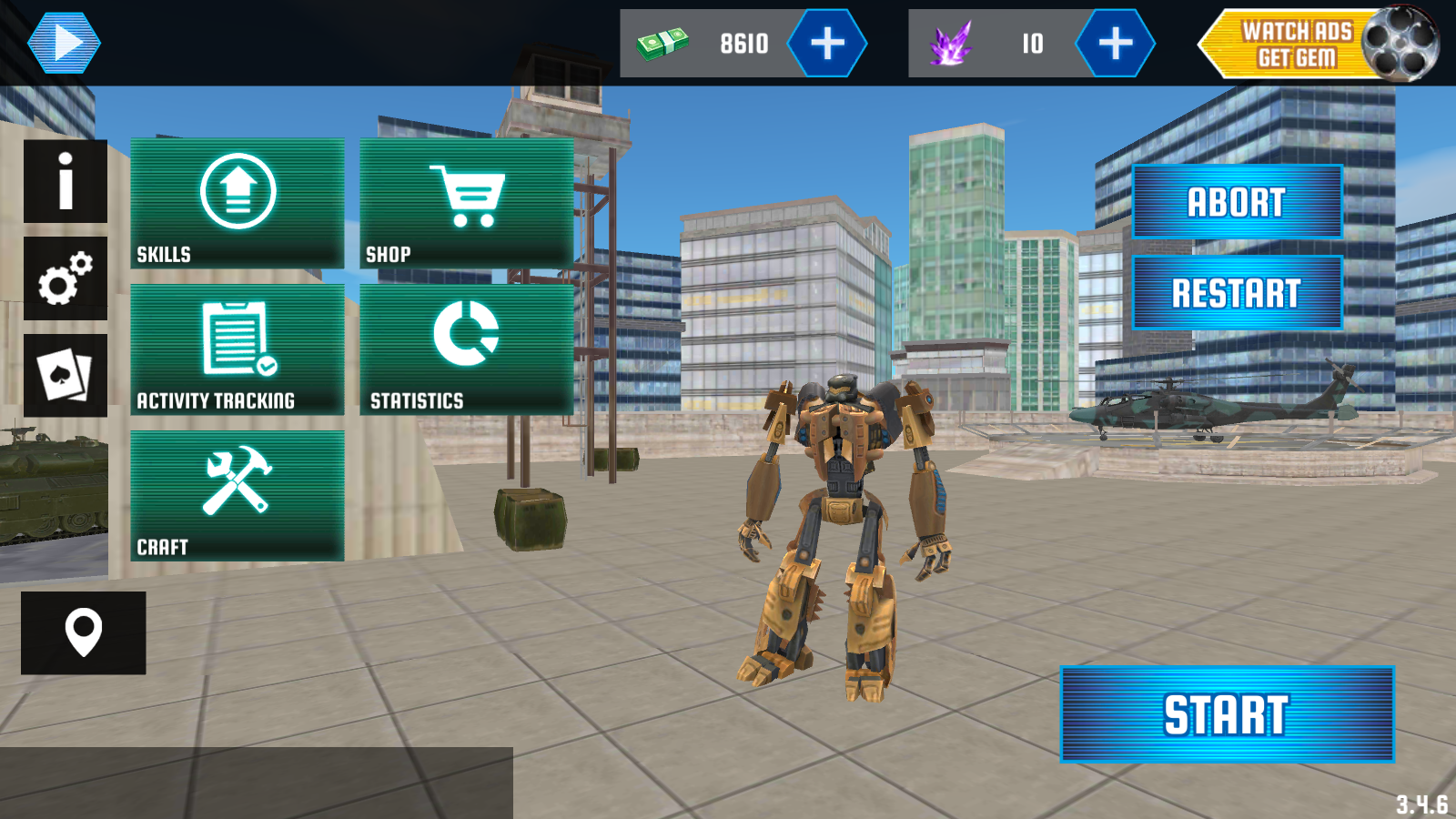
Task: Add more cash with the plus button
Action: [826, 43]
